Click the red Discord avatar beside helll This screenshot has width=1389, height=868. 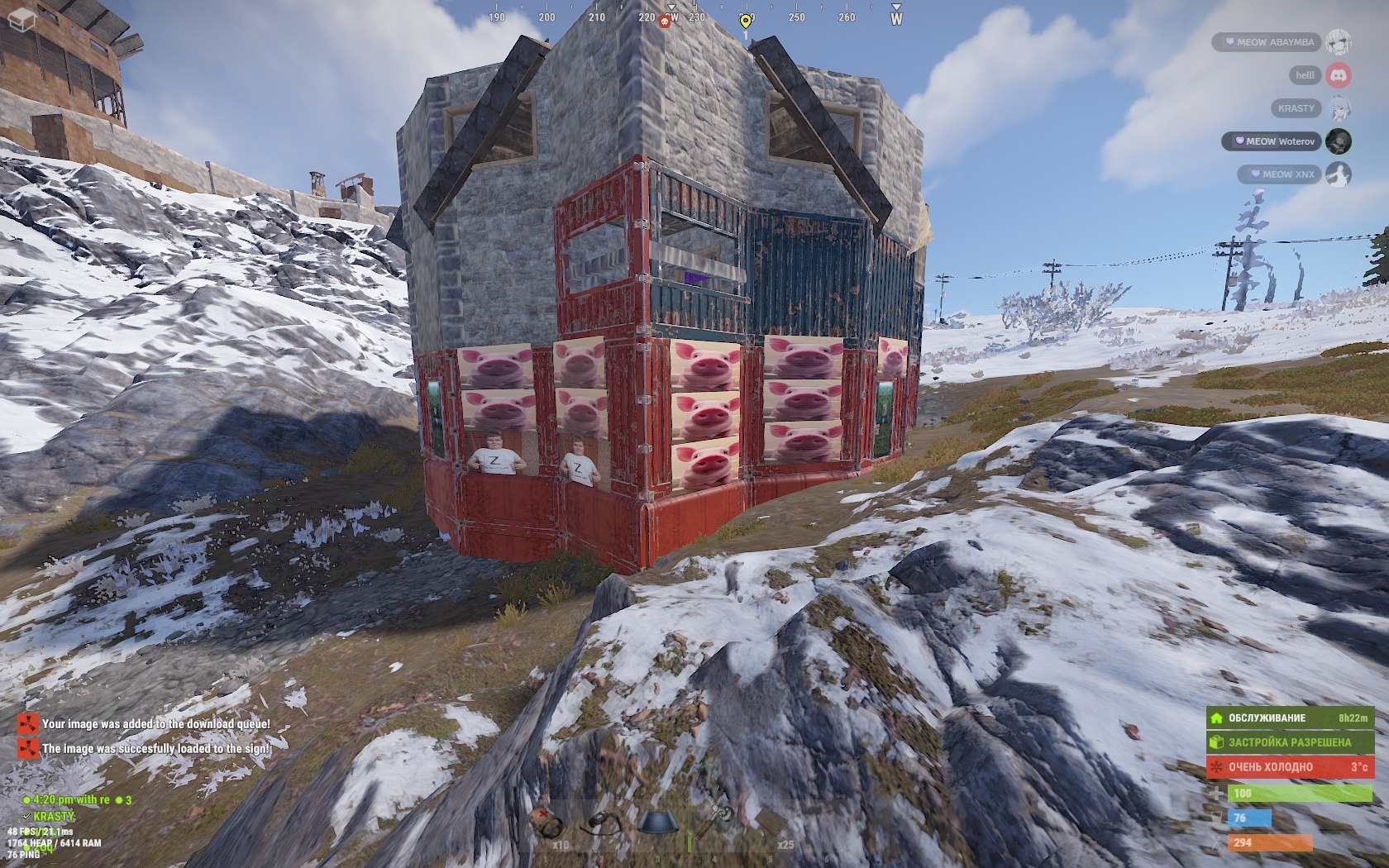tap(1339, 75)
